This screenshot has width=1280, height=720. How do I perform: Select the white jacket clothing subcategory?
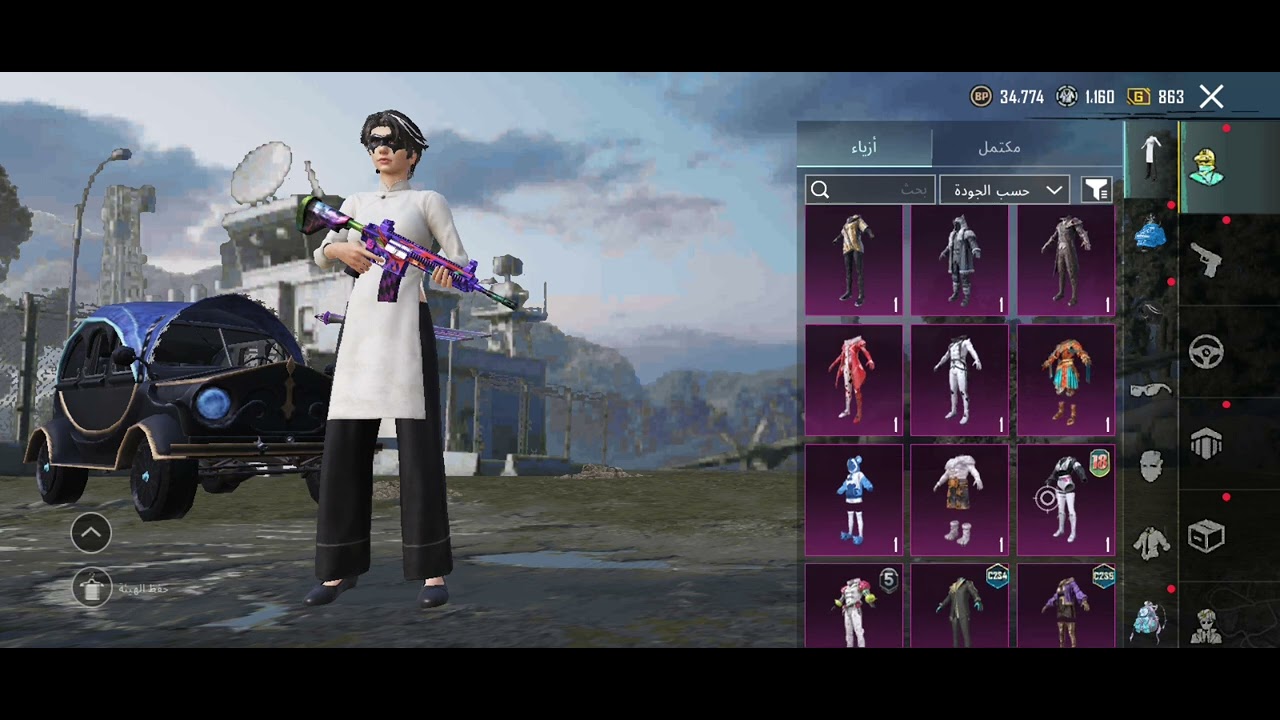pyautogui.click(x=1150, y=542)
